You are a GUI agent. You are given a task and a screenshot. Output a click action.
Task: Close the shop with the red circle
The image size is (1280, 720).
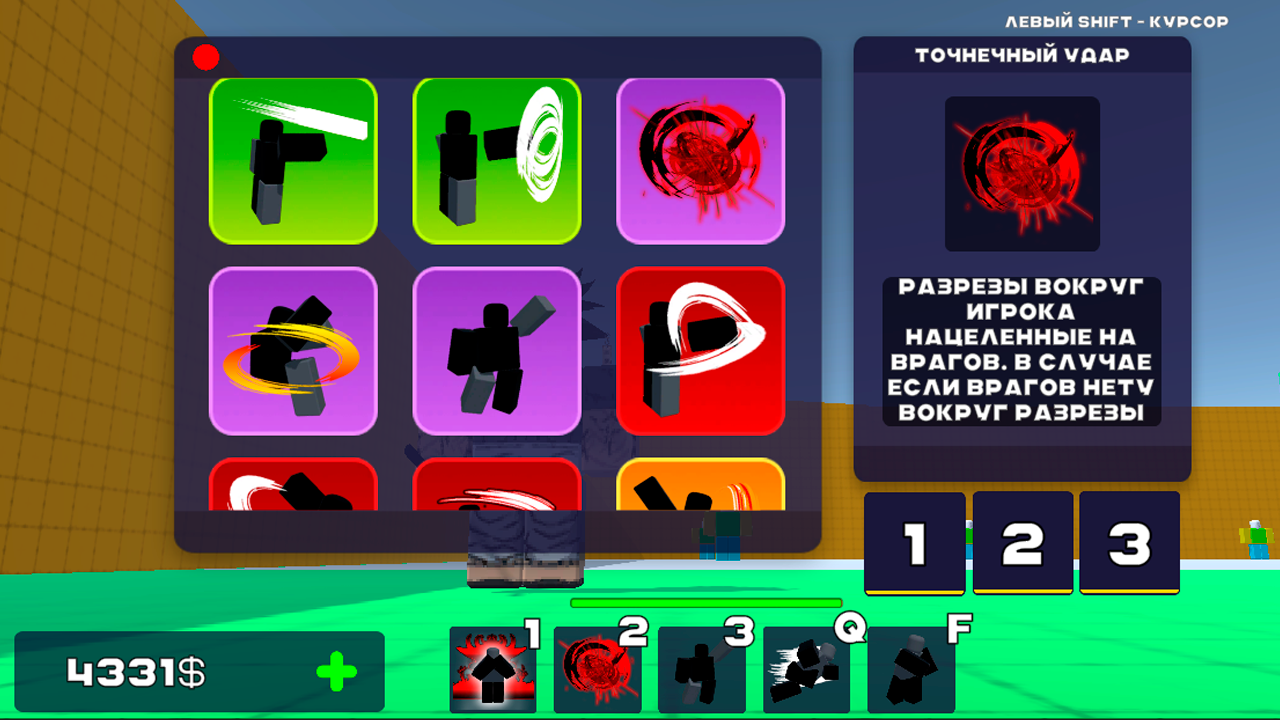206,56
